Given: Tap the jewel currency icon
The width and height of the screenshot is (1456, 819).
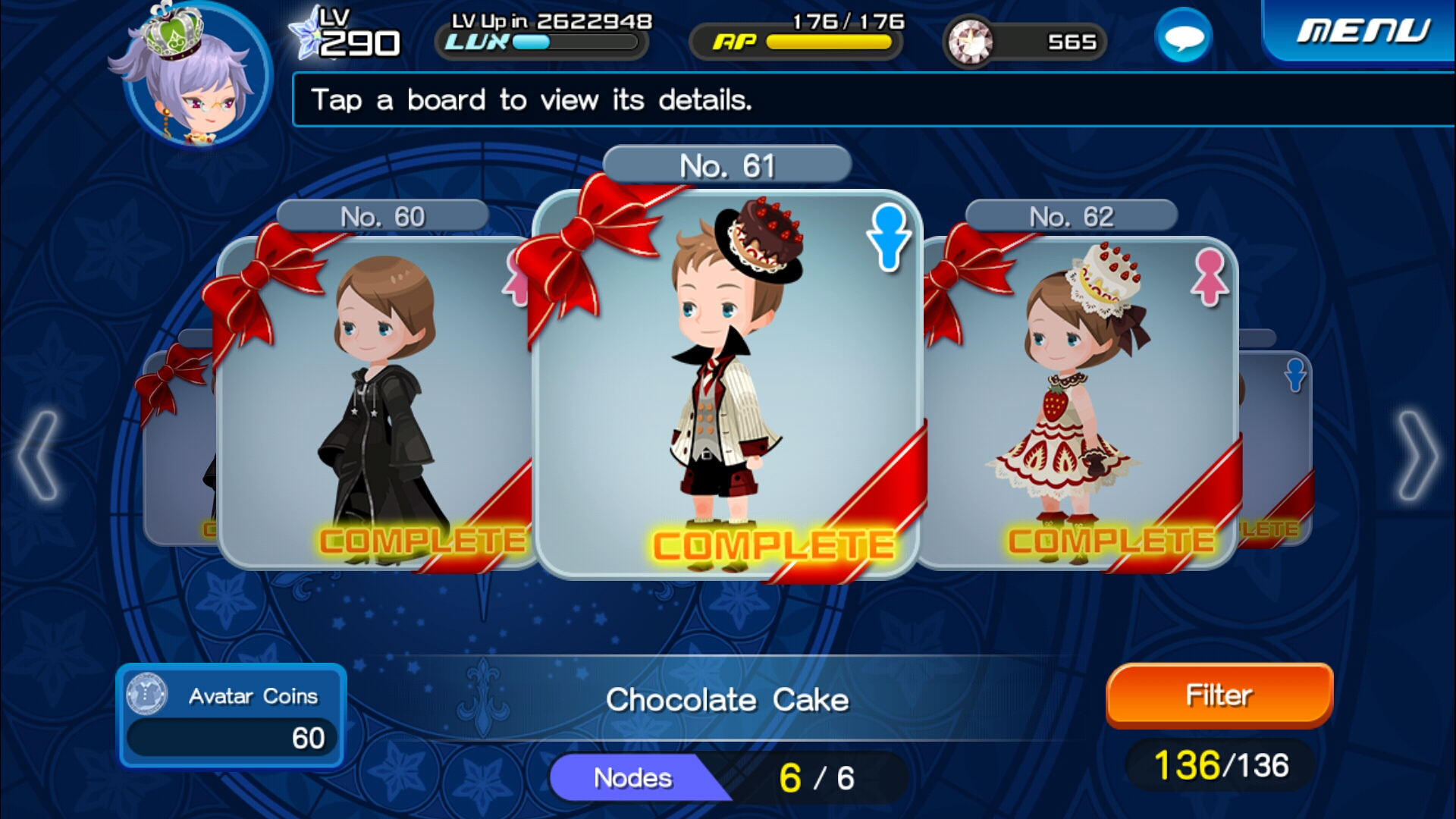Looking at the screenshot, I should coord(970,41).
